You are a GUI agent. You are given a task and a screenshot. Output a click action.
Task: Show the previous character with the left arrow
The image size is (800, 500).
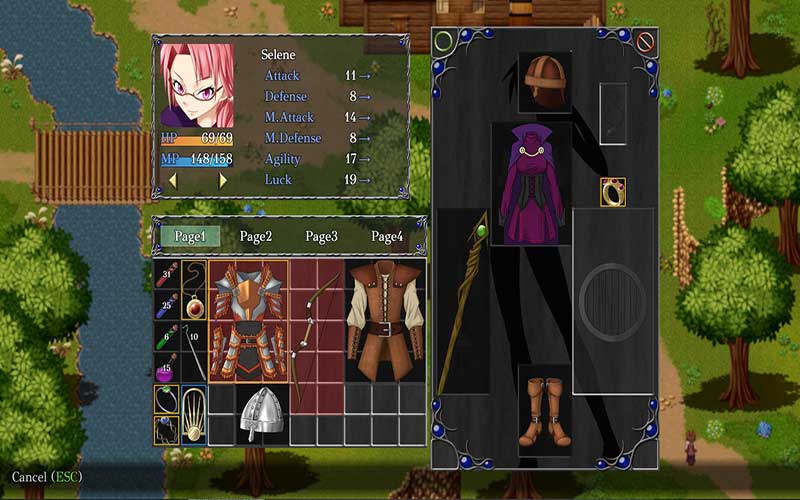pyautogui.click(x=172, y=181)
